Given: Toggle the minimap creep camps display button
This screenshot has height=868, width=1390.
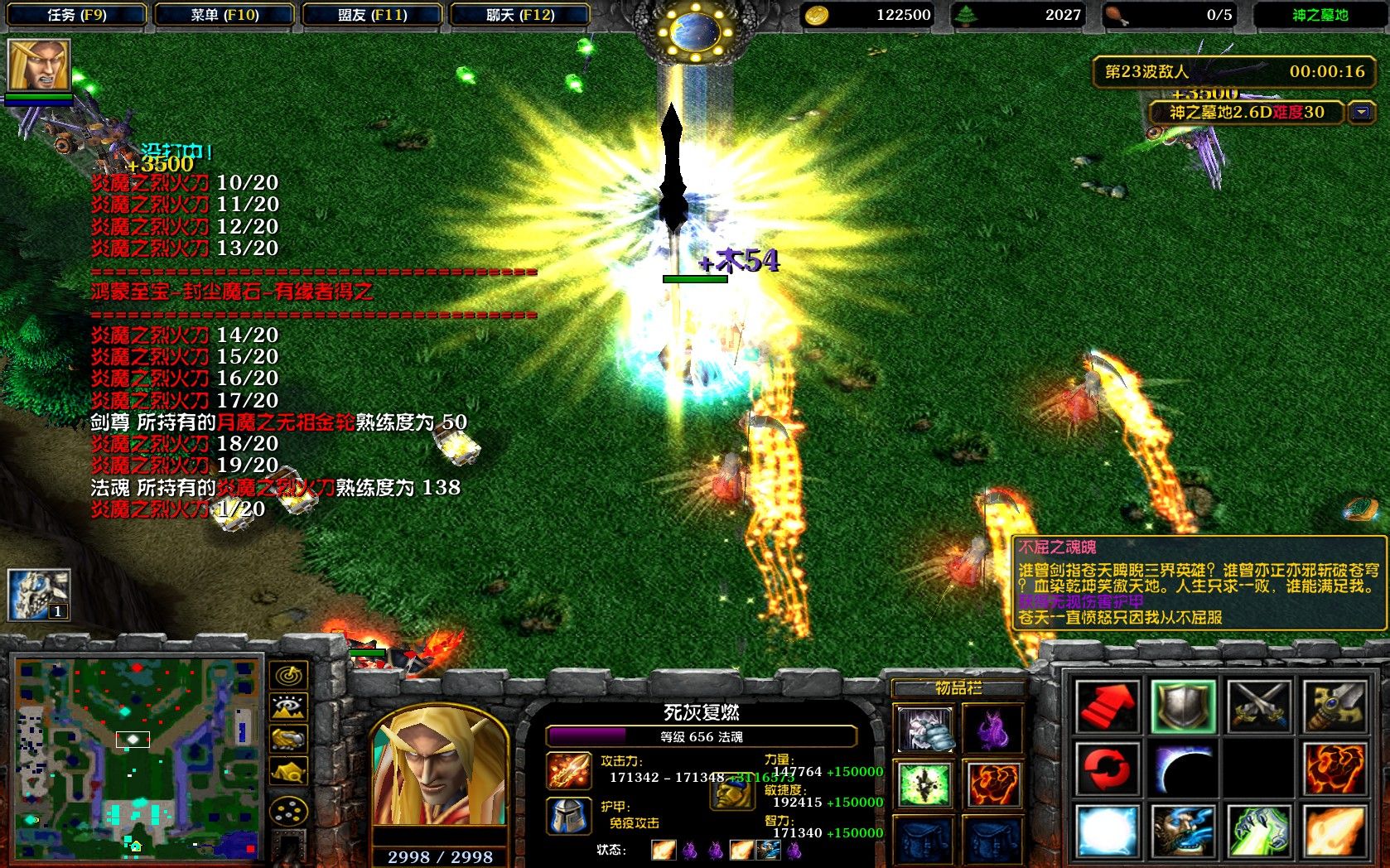Looking at the screenshot, I should 288,772.
